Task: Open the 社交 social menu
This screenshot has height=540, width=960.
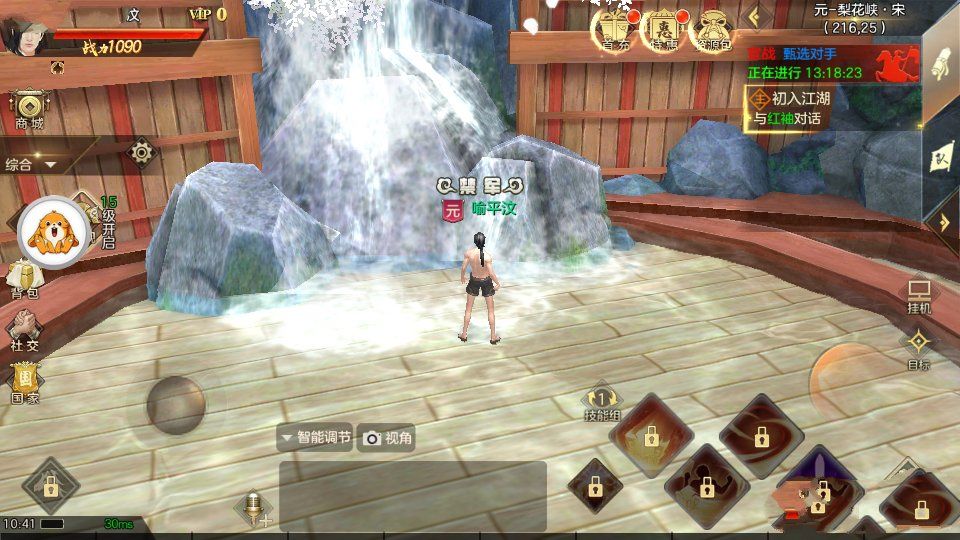Action: click(24, 330)
